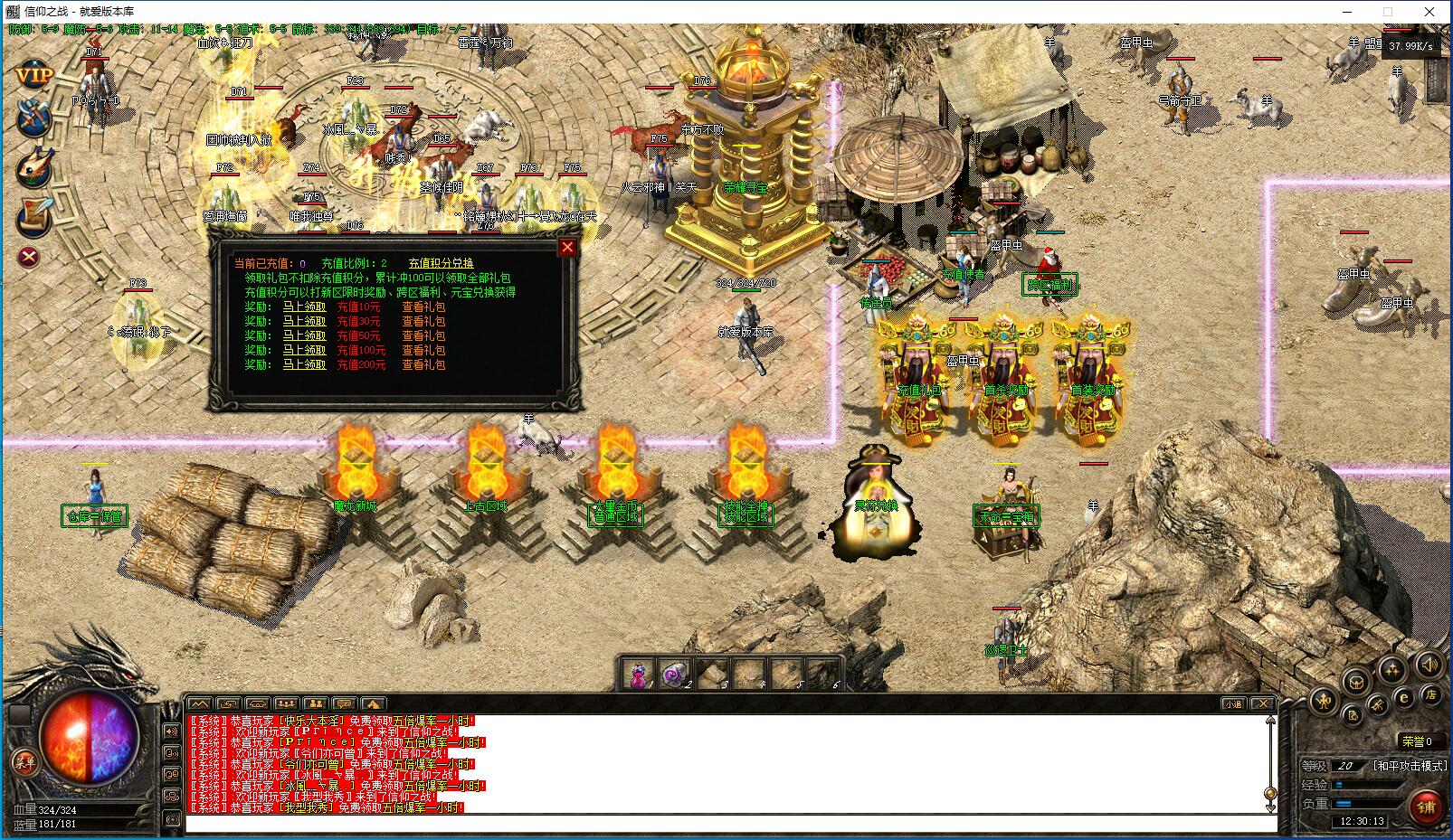This screenshot has width=1453, height=840.
Task: Close the chat panel with its X button
Action: click(x=1263, y=703)
